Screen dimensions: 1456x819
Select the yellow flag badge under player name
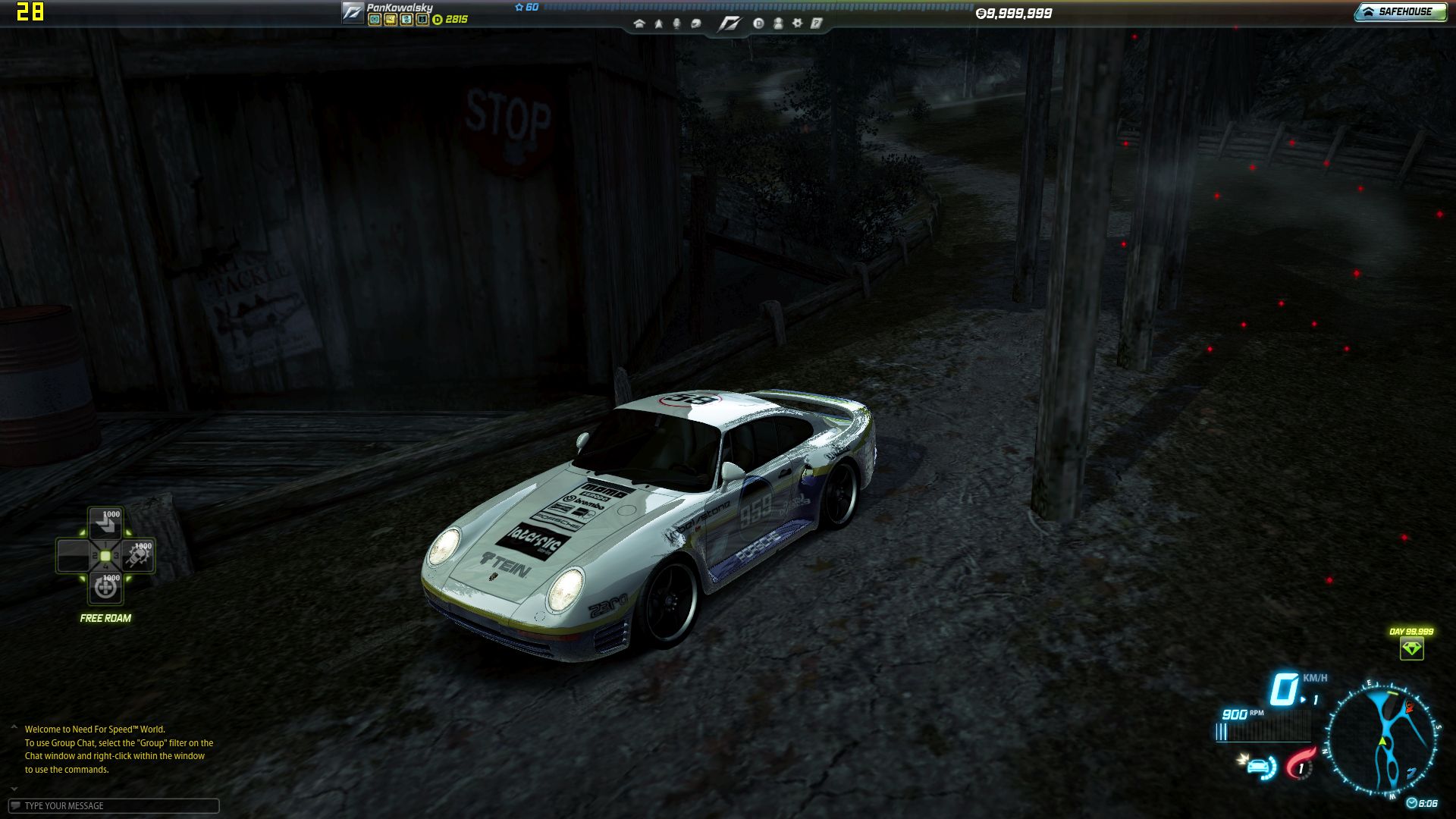[x=390, y=20]
